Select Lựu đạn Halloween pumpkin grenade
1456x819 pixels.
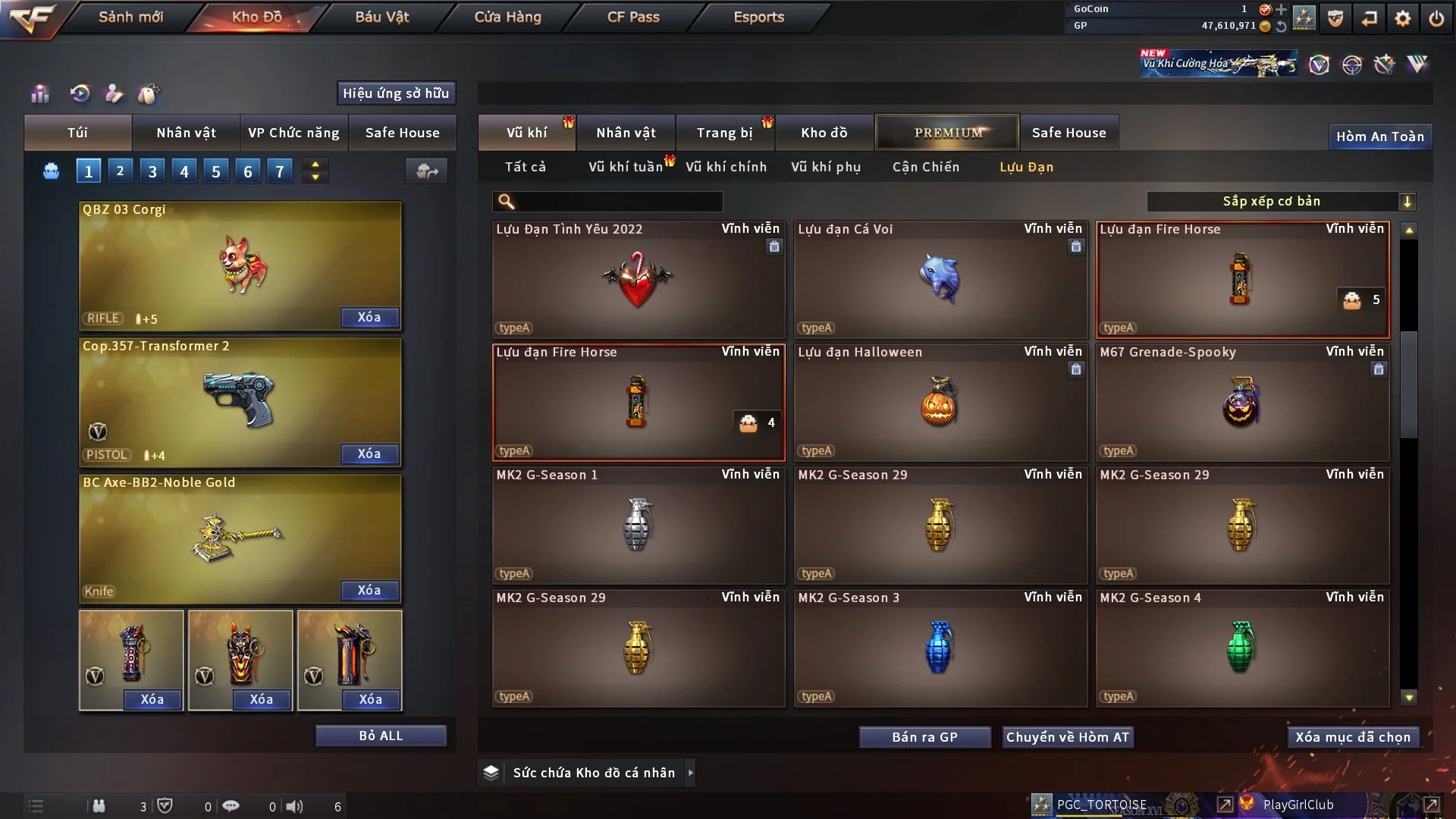(x=940, y=403)
